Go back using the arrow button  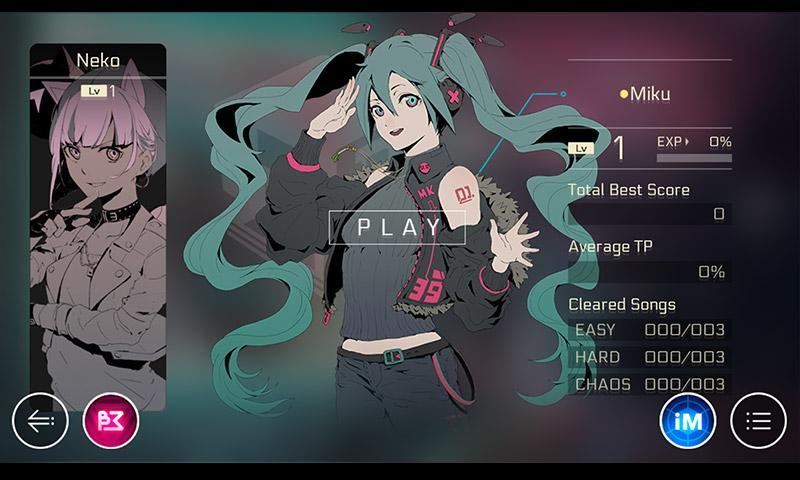point(40,421)
